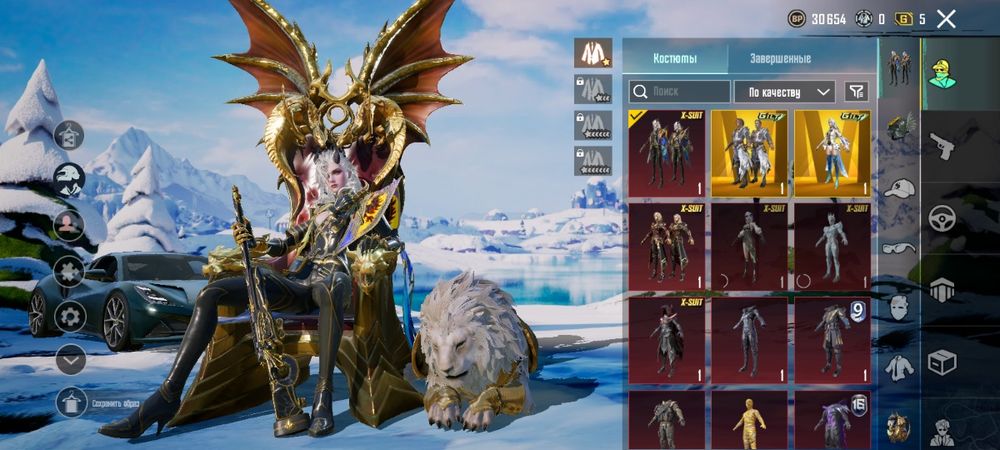This screenshot has height=450, width=1000.
Task: Open the По качеству sort dropdown
Action: click(785, 91)
